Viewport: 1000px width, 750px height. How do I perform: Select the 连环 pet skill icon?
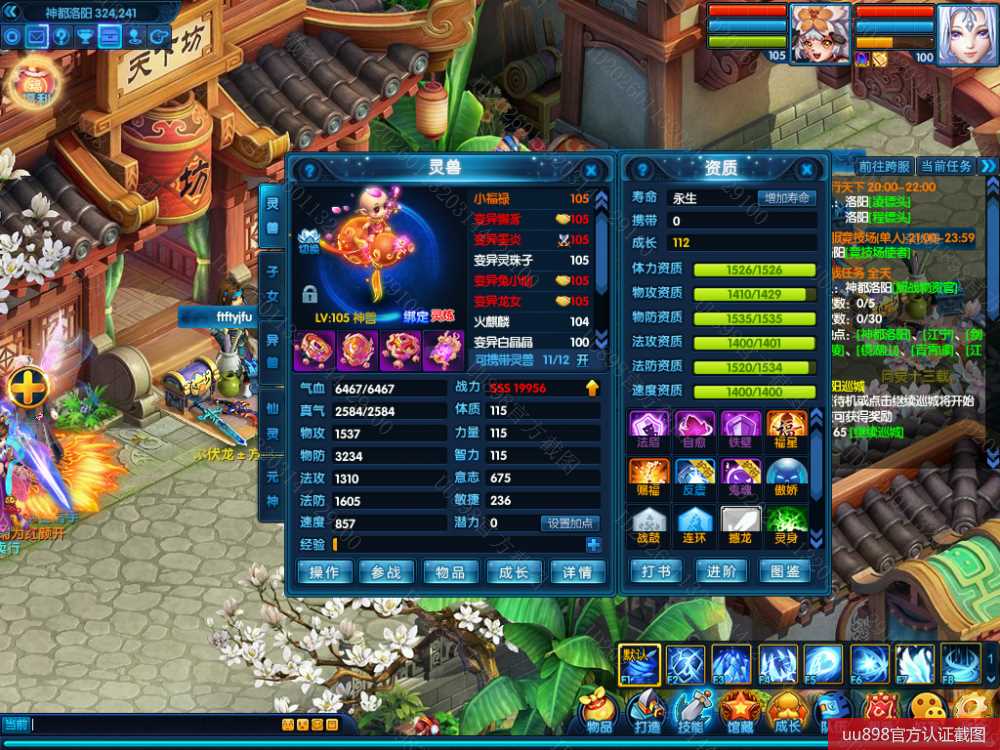(x=695, y=522)
